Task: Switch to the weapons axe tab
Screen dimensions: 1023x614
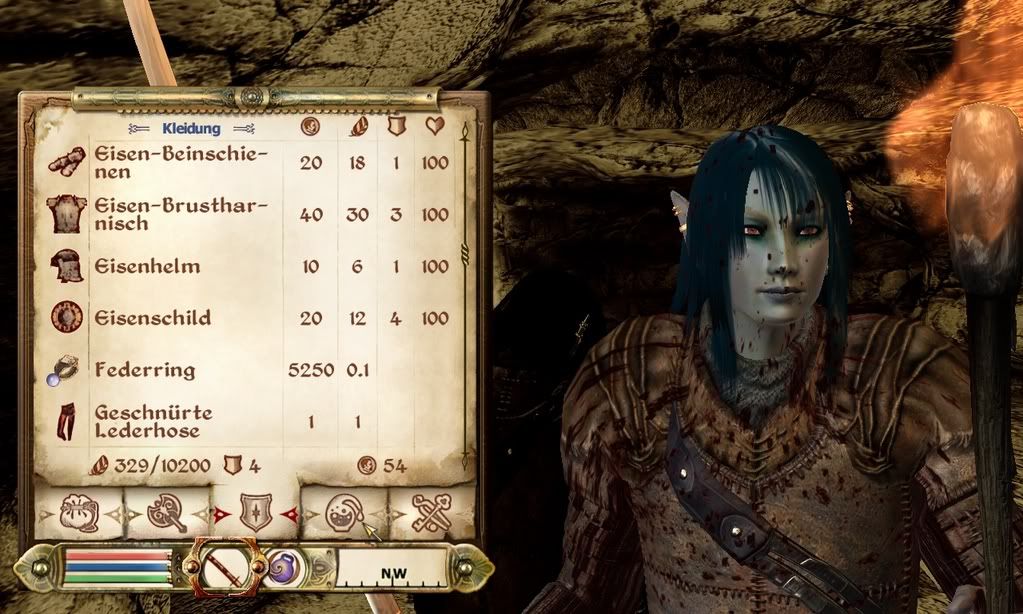Action: [x=166, y=513]
